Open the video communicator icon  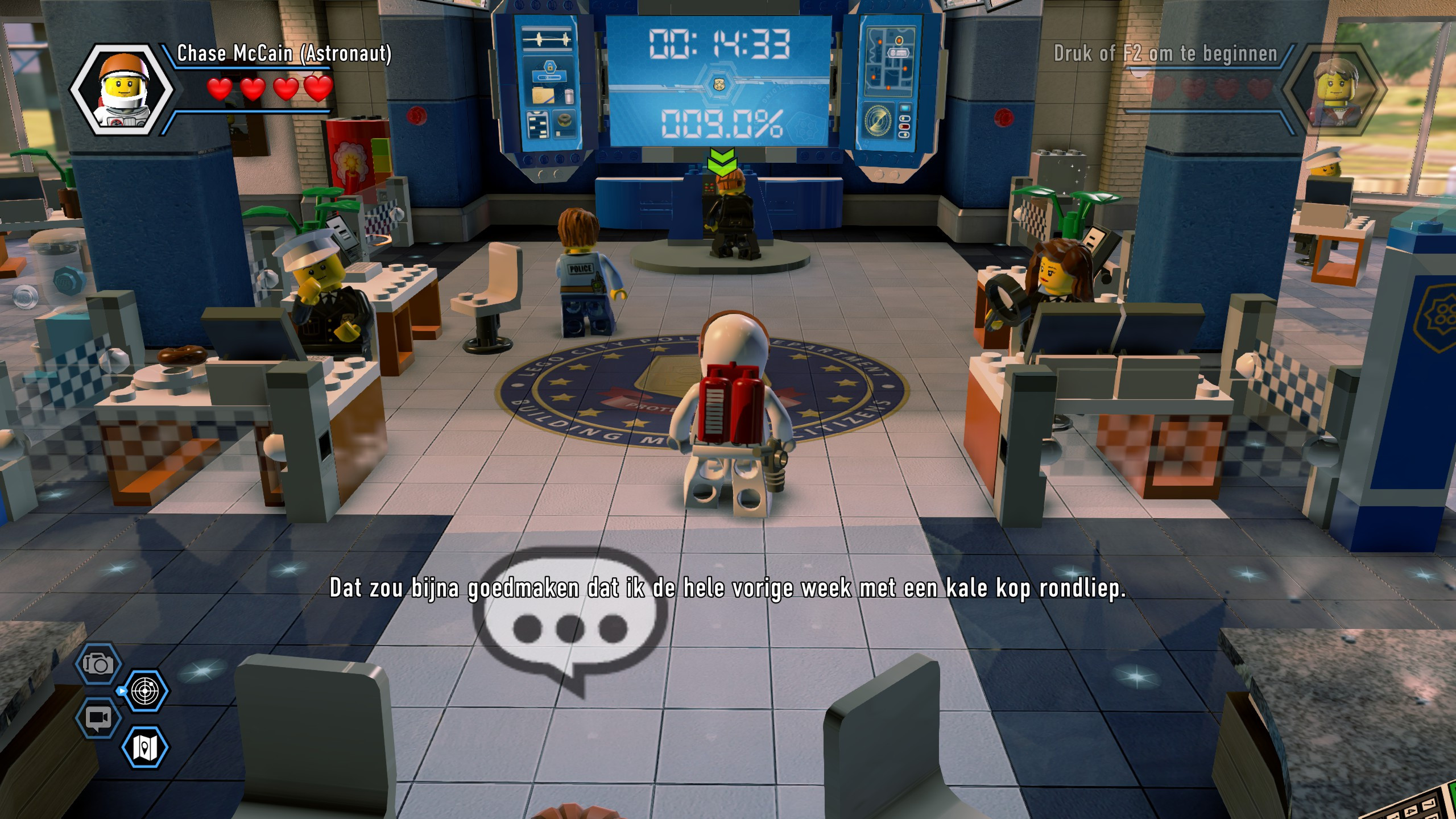97,719
